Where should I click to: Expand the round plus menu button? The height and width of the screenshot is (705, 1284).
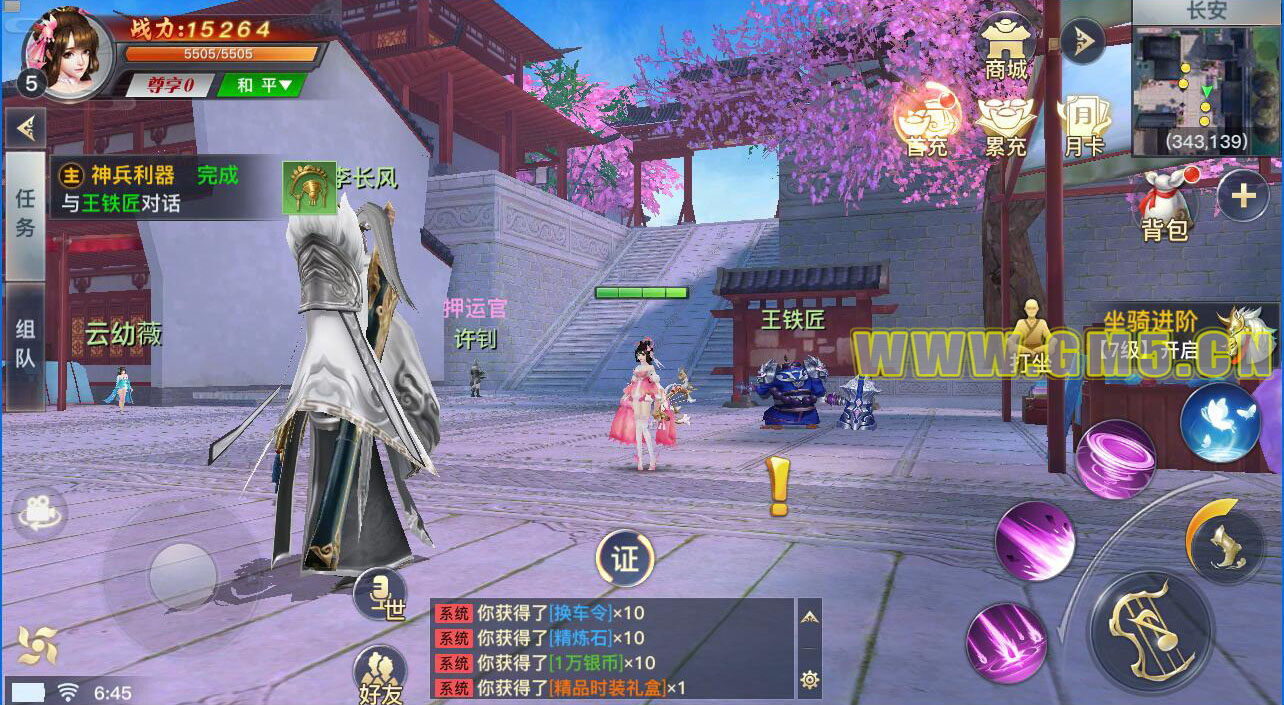pos(1242,196)
